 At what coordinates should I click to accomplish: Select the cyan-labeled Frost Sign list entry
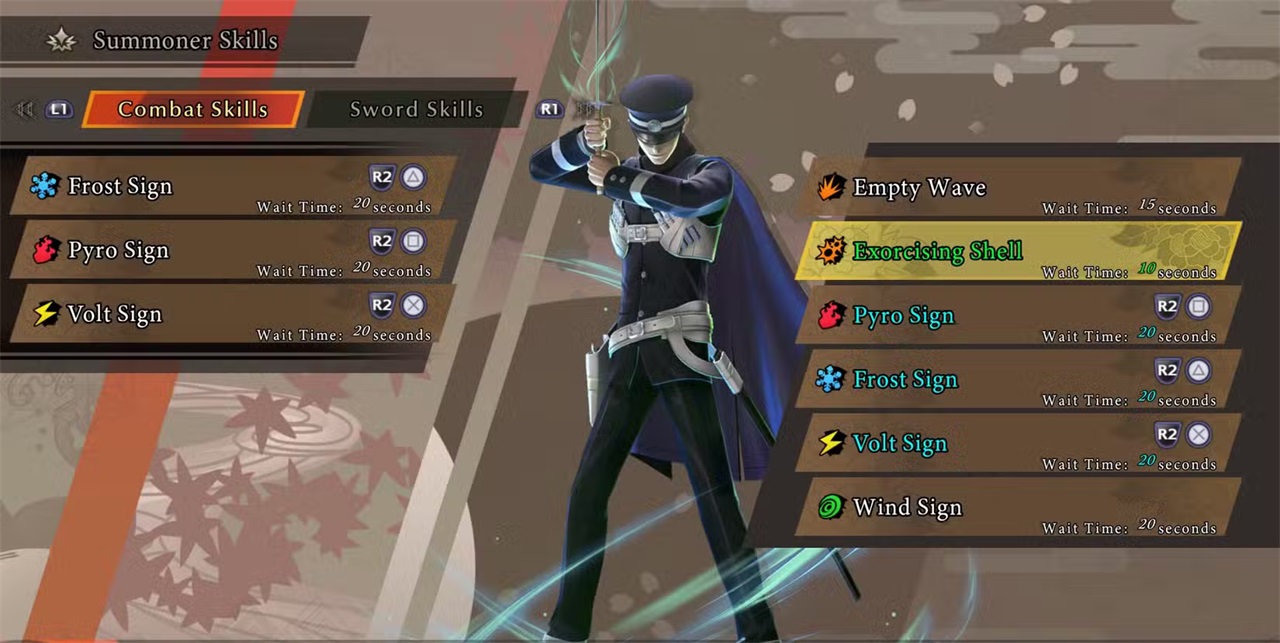point(1018,380)
